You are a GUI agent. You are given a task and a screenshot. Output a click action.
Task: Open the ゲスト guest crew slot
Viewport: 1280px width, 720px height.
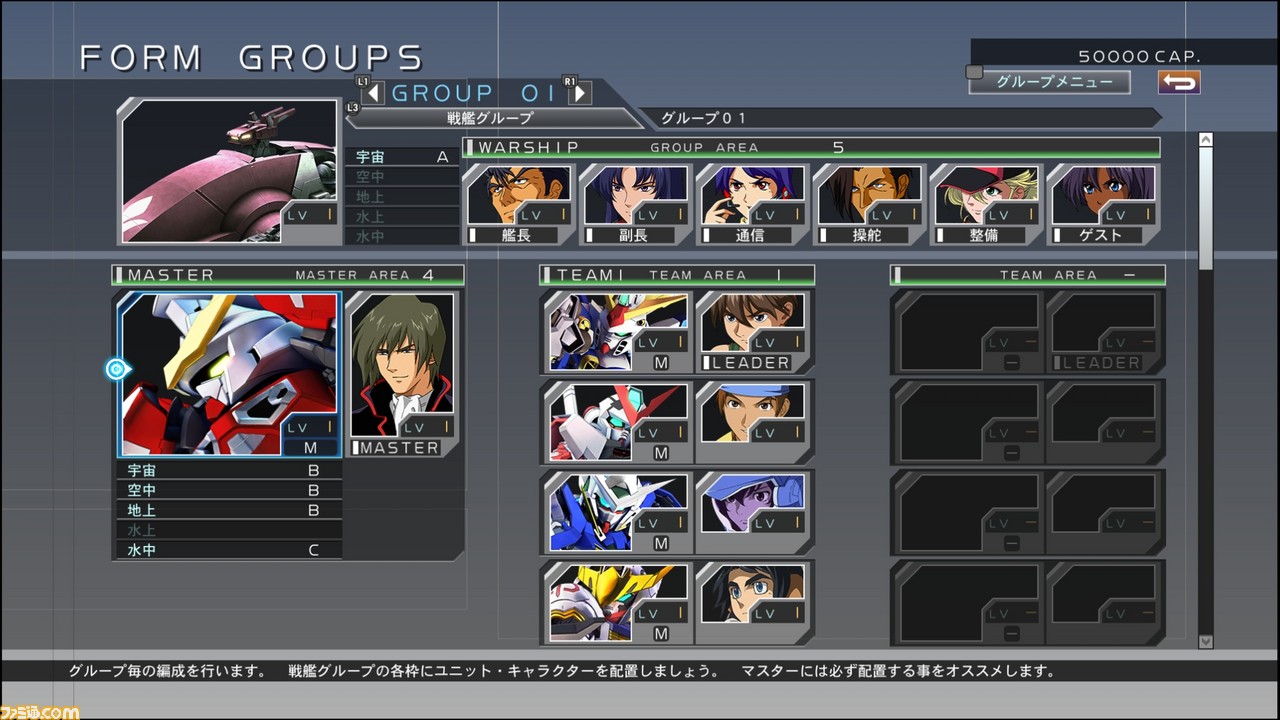click(x=1102, y=205)
